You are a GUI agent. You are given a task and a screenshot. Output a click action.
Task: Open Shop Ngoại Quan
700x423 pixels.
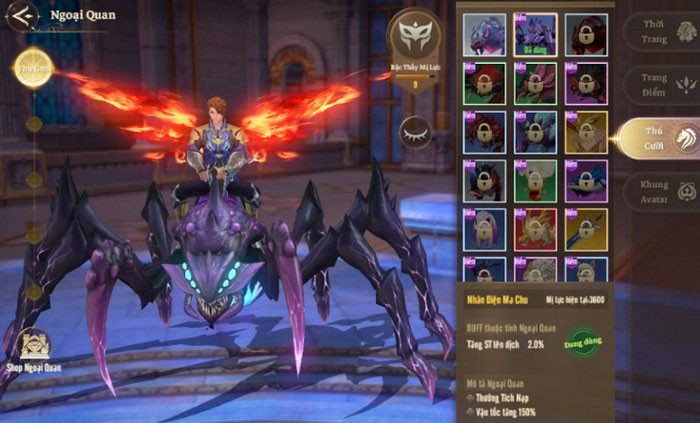tap(34, 350)
